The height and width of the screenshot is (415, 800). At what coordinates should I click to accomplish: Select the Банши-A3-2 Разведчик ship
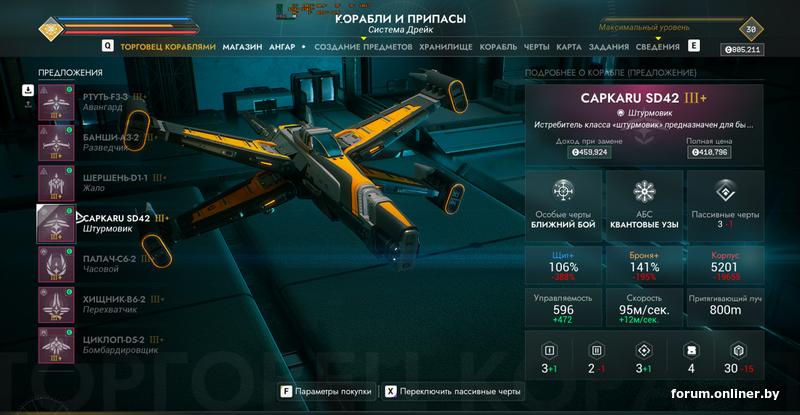point(95,142)
